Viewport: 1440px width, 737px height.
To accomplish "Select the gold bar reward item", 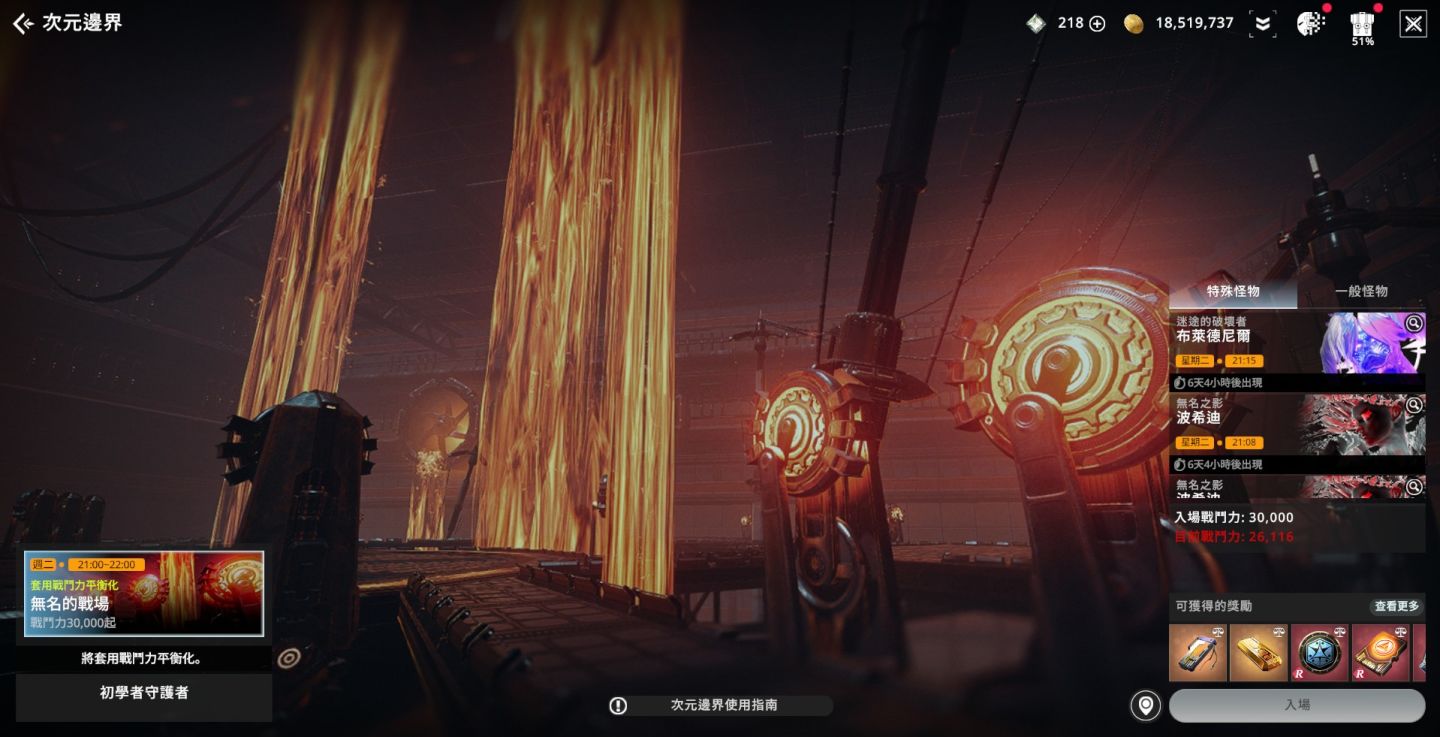I will [x=1258, y=653].
